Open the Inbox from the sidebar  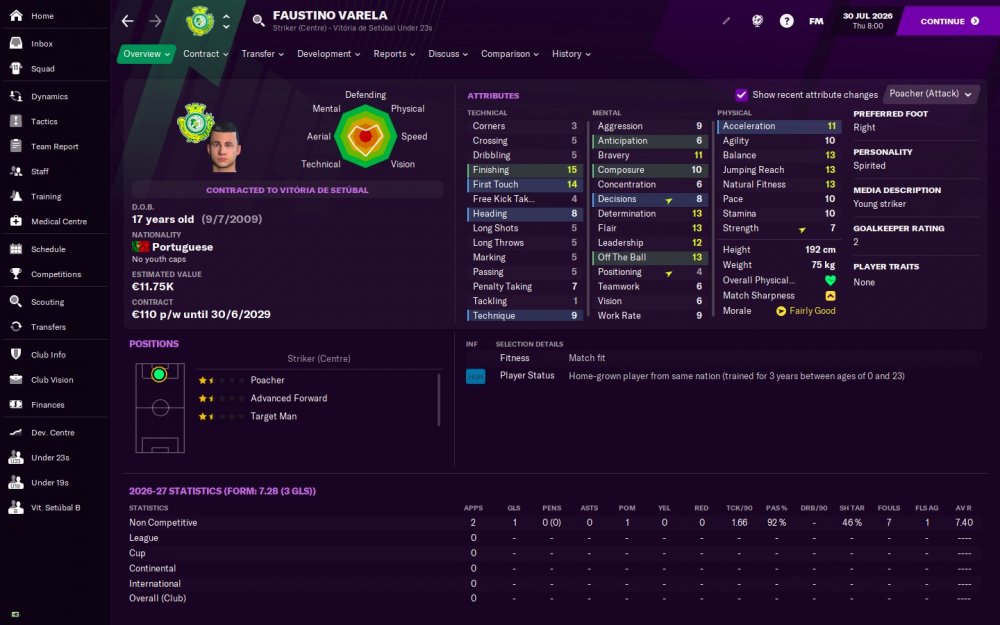[42, 44]
